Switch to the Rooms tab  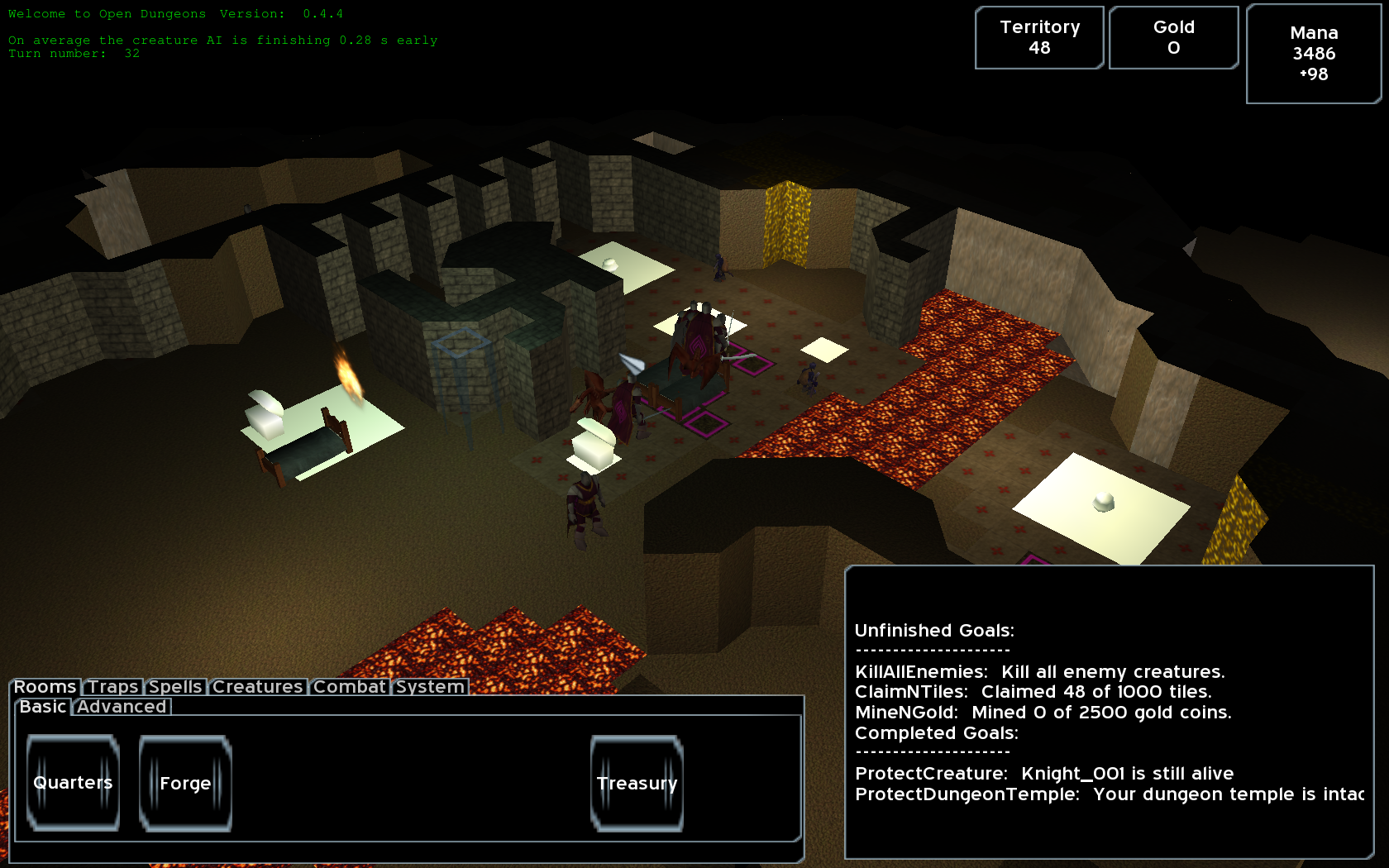(45, 687)
